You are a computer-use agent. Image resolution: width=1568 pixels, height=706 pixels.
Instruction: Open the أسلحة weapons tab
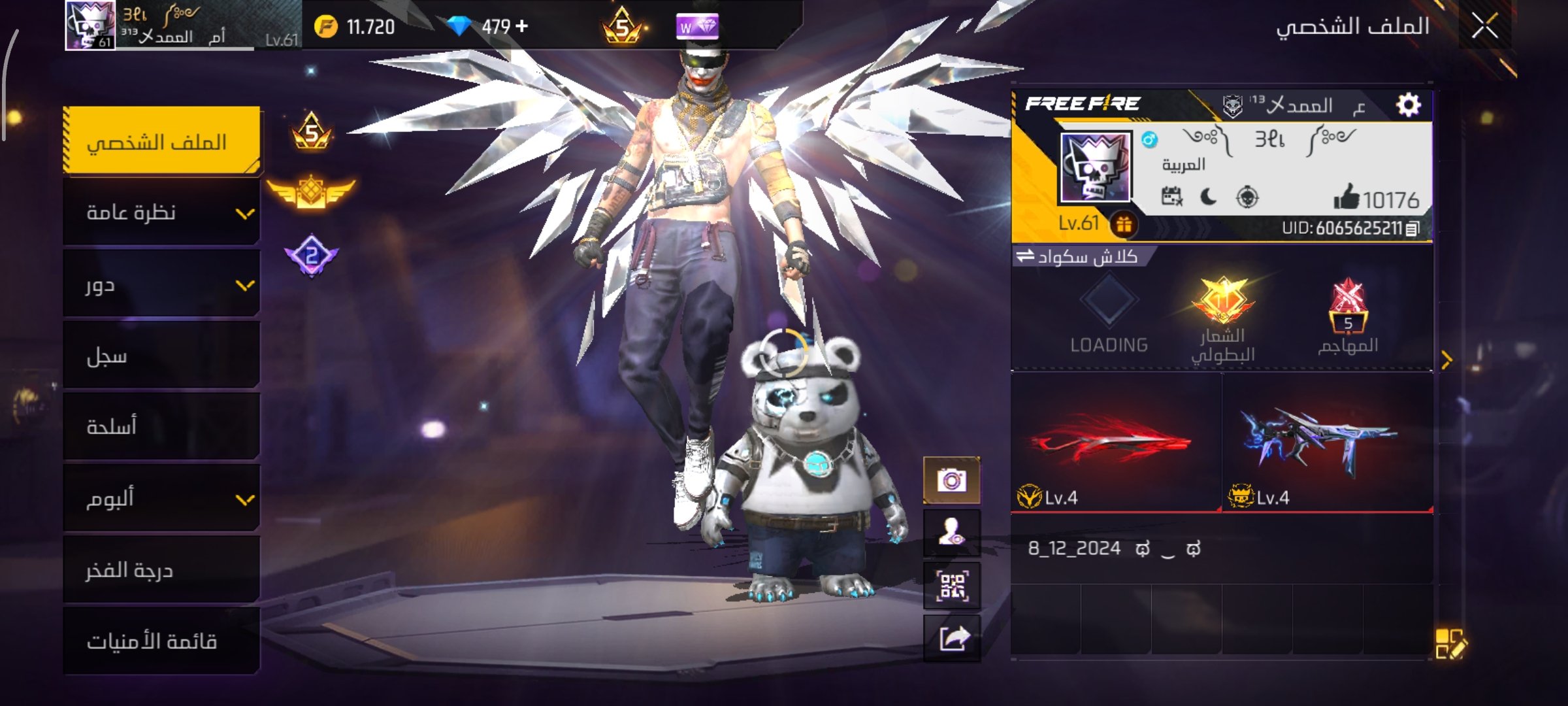(162, 427)
